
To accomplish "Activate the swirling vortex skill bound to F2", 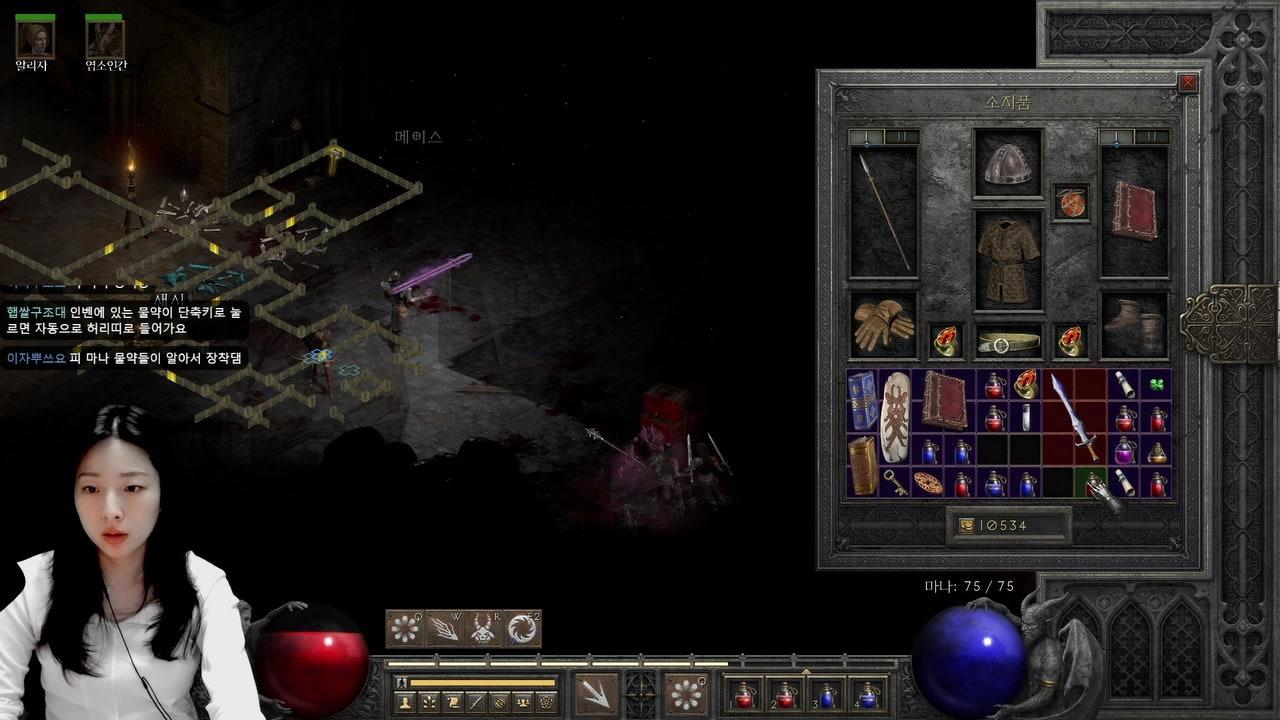I will coord(522,629).
